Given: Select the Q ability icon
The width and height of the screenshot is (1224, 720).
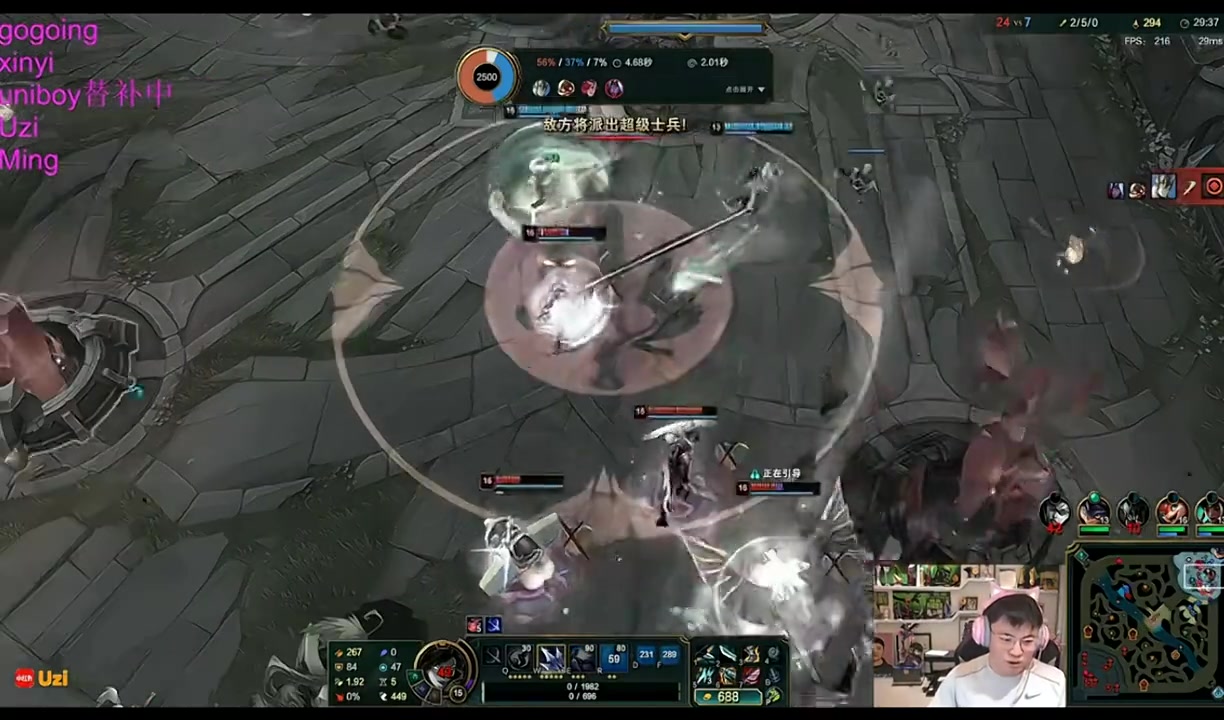Looking at the screenshot, I should tap(520, 657).
